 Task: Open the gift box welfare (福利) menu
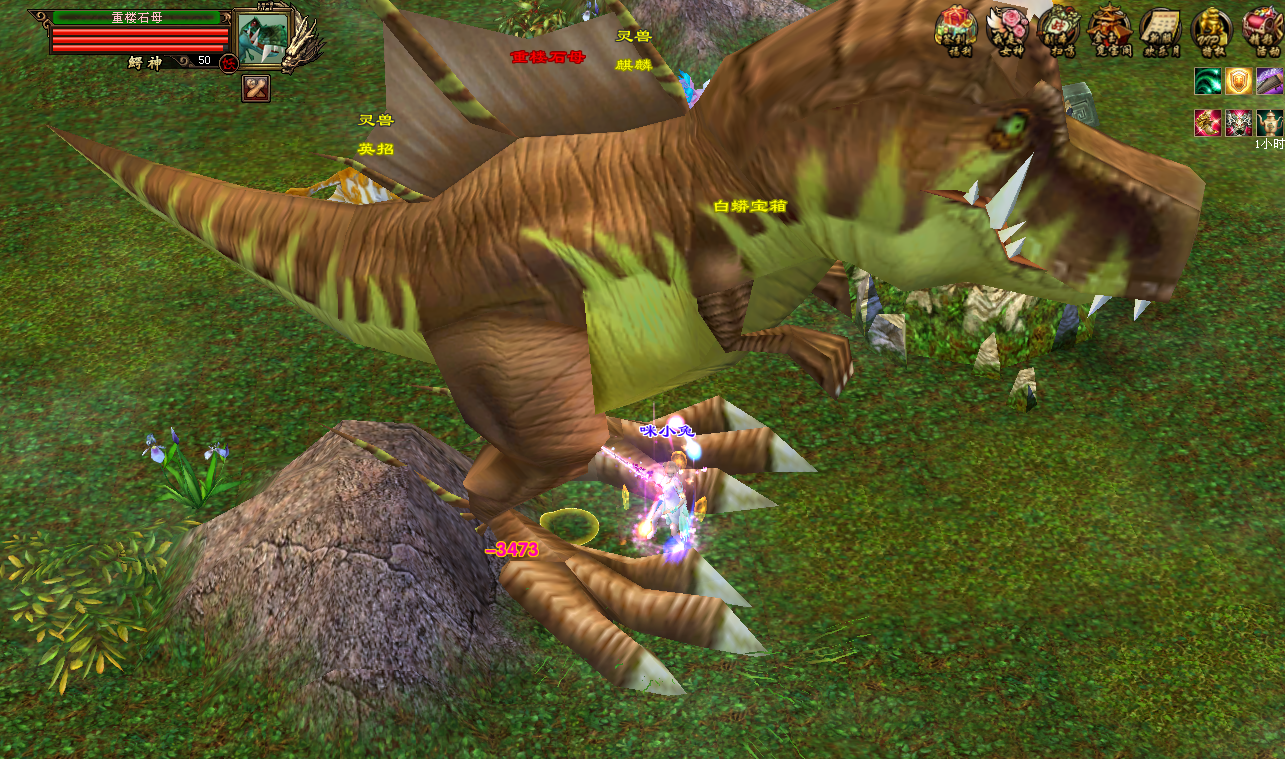click(955, 28)
